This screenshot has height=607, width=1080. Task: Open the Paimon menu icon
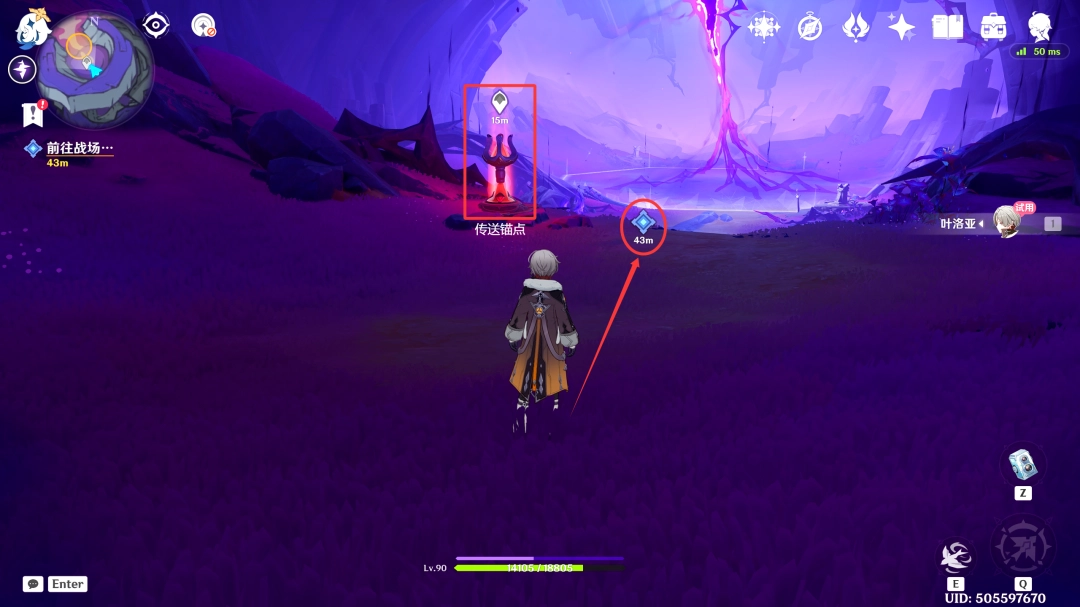tap(32, 28)
